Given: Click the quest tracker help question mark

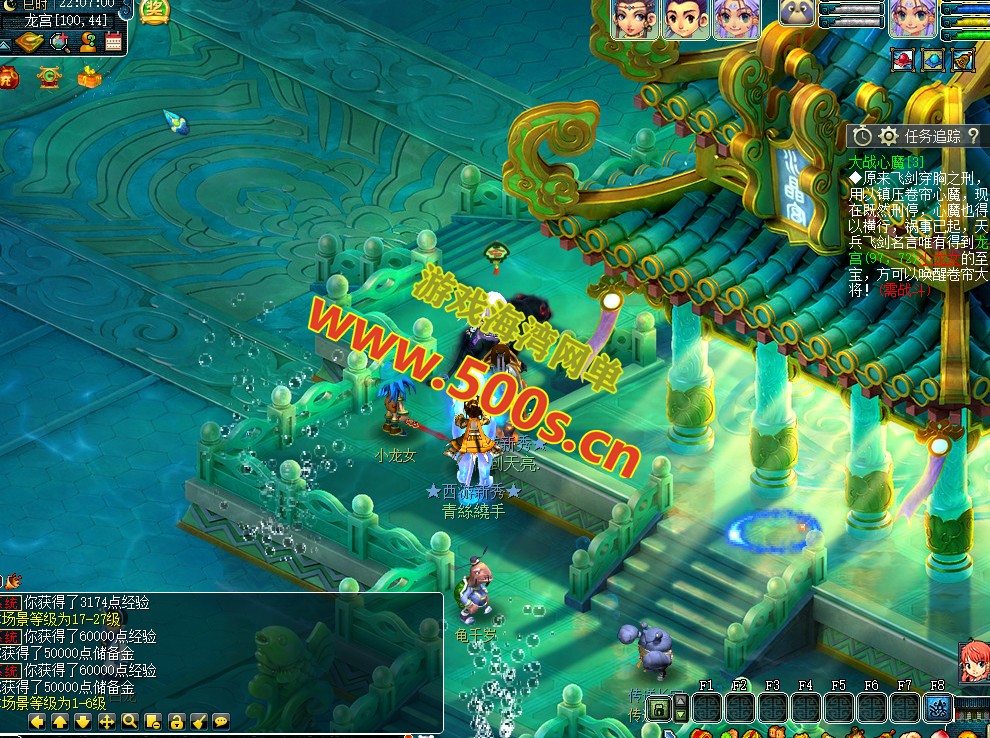Looking at the screenshot, I should pos(973,136).
